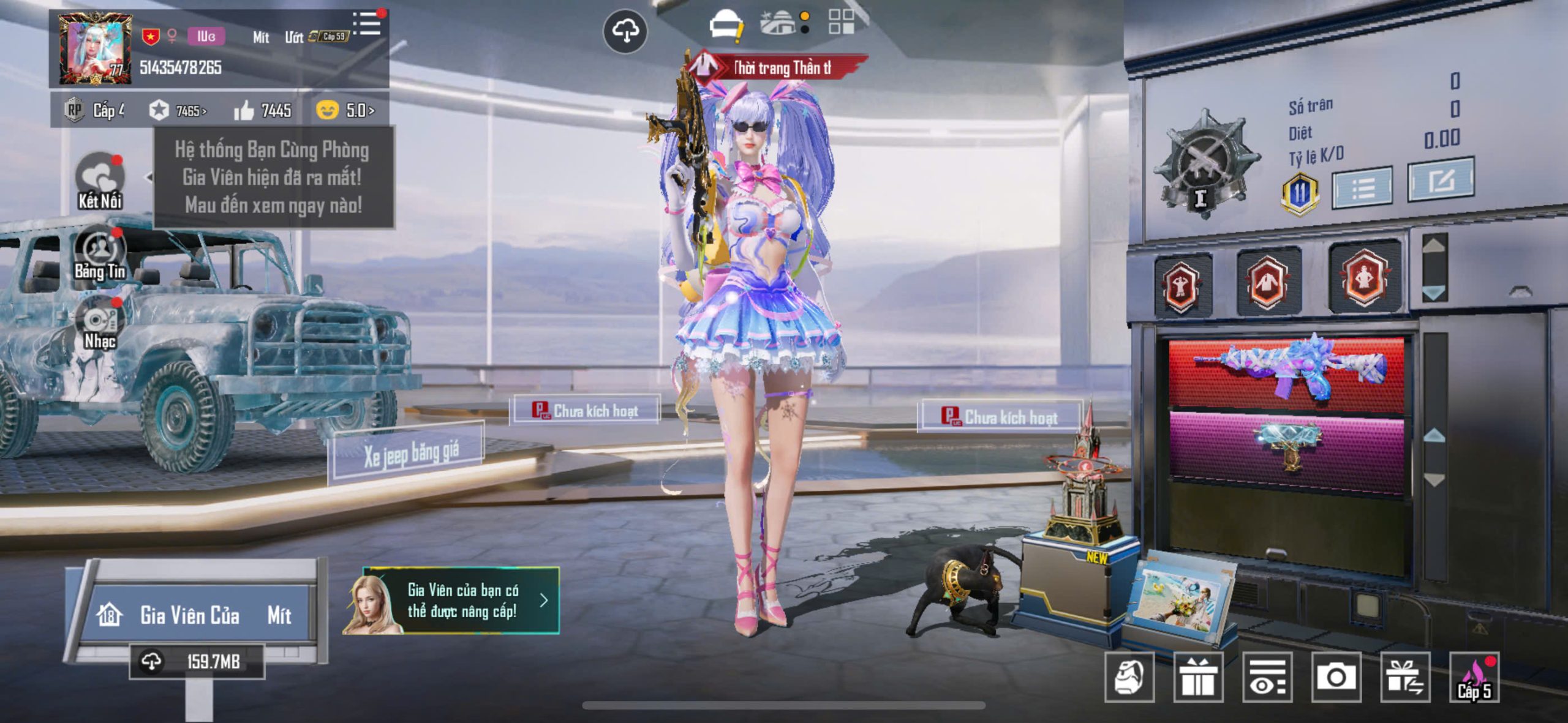The height and width of the screenshot is (723, 1568).
Task: Tap the cloud download icon at top
Action: coord(625,31)
